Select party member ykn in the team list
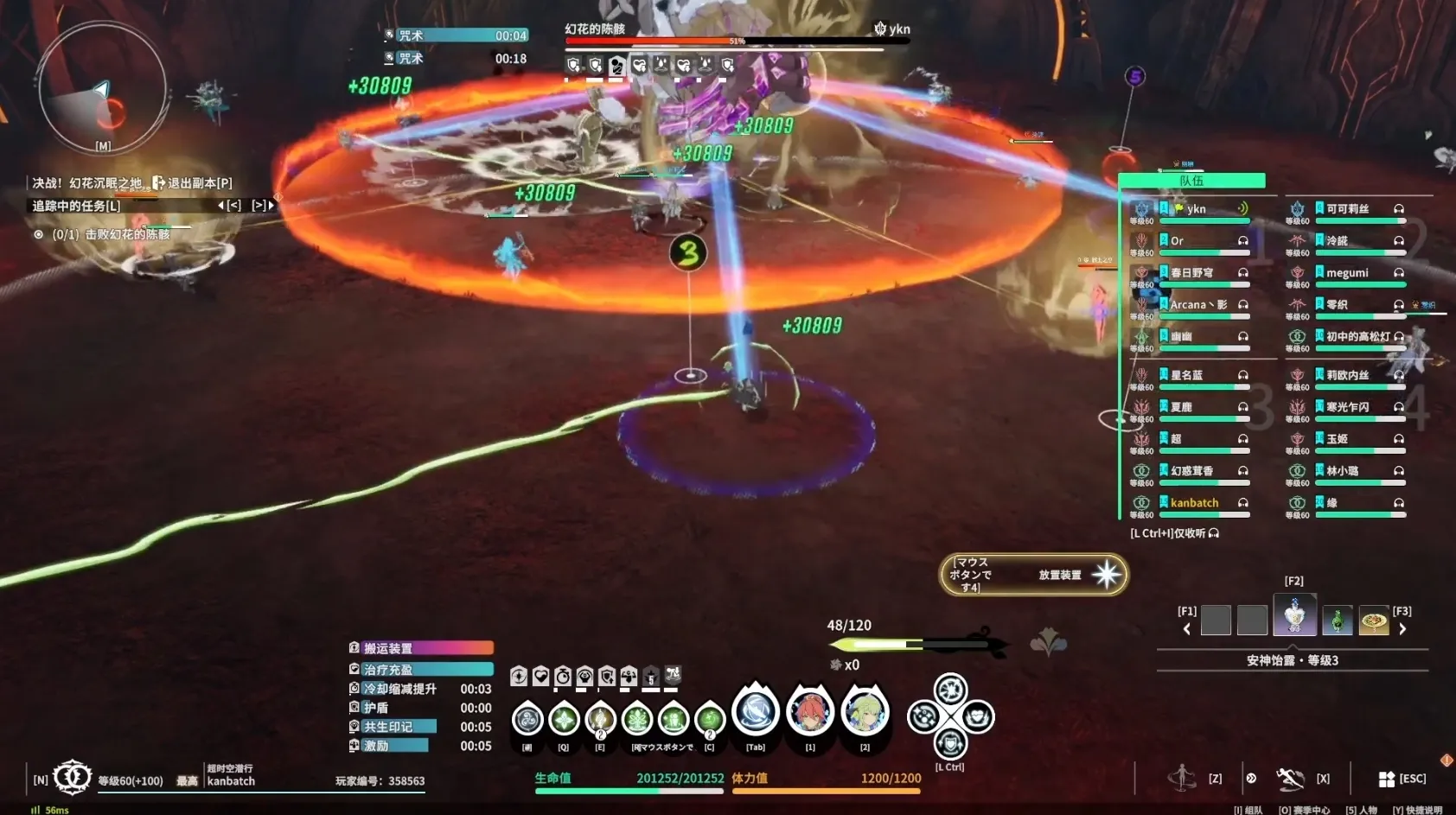Viewport: 1456px width, 815px height. pyautogui.click(x=1196, y=209)
